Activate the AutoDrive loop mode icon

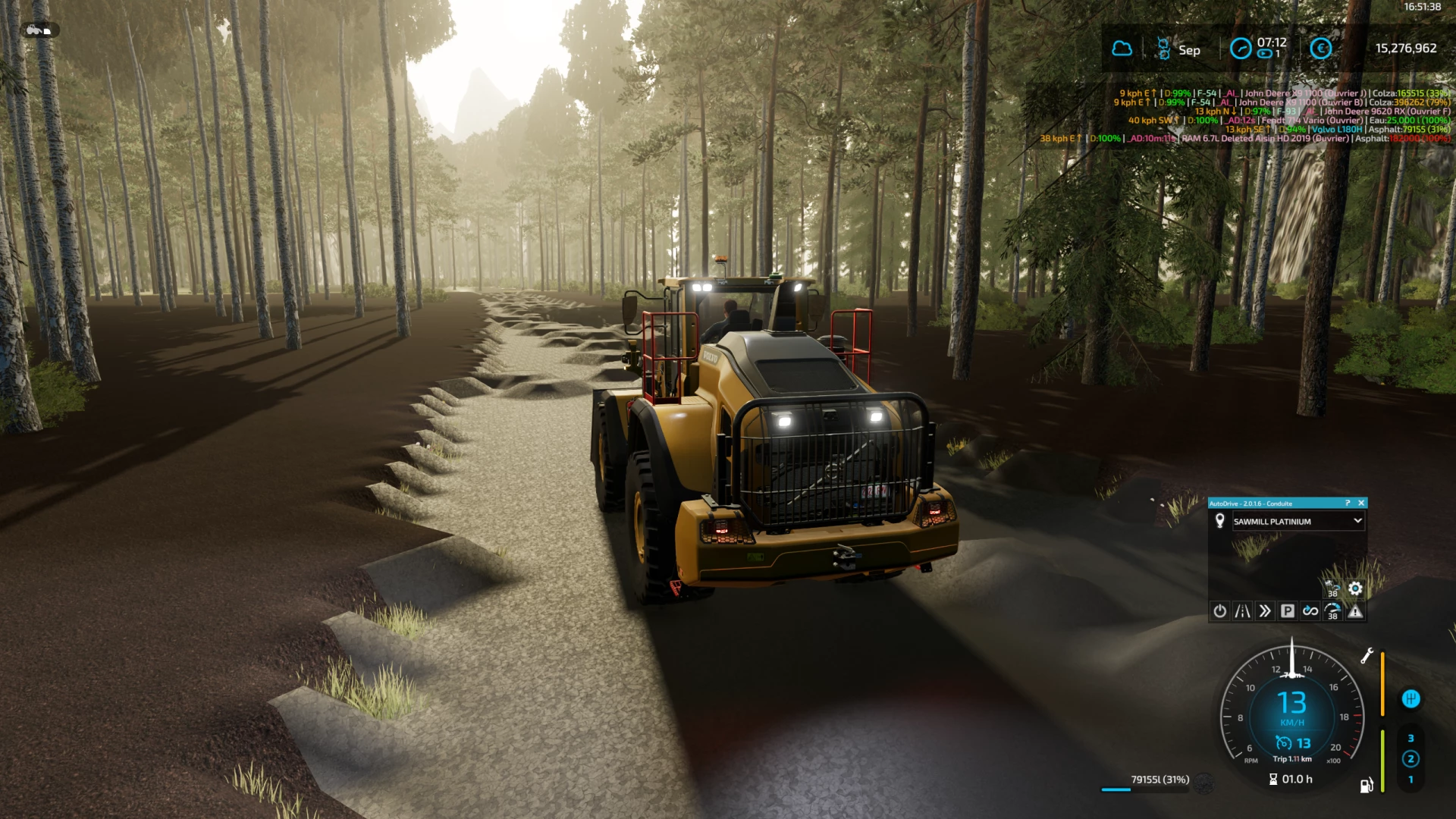point(1310,610)
